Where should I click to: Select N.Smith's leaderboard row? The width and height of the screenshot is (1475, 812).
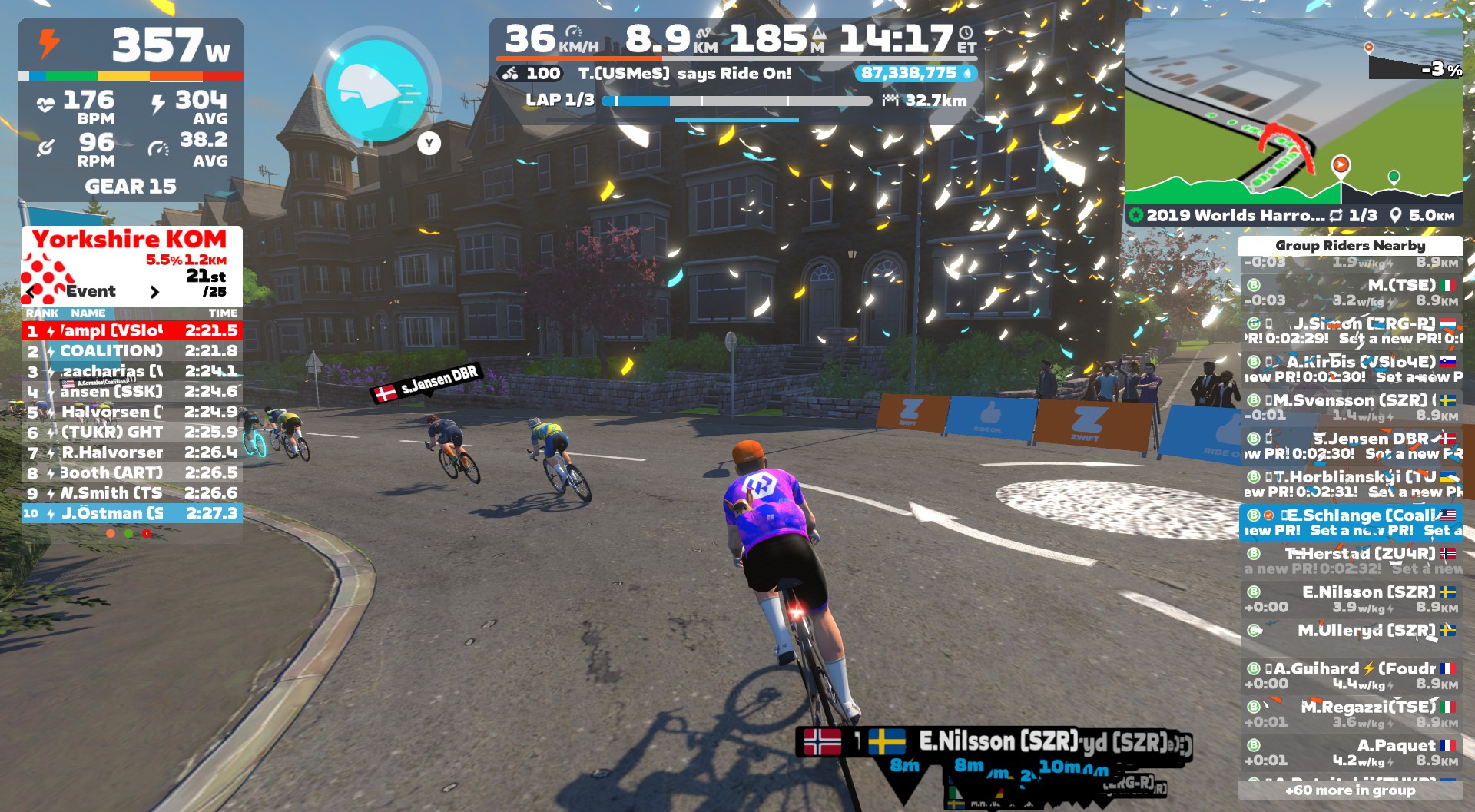click(x=132, y=493)
